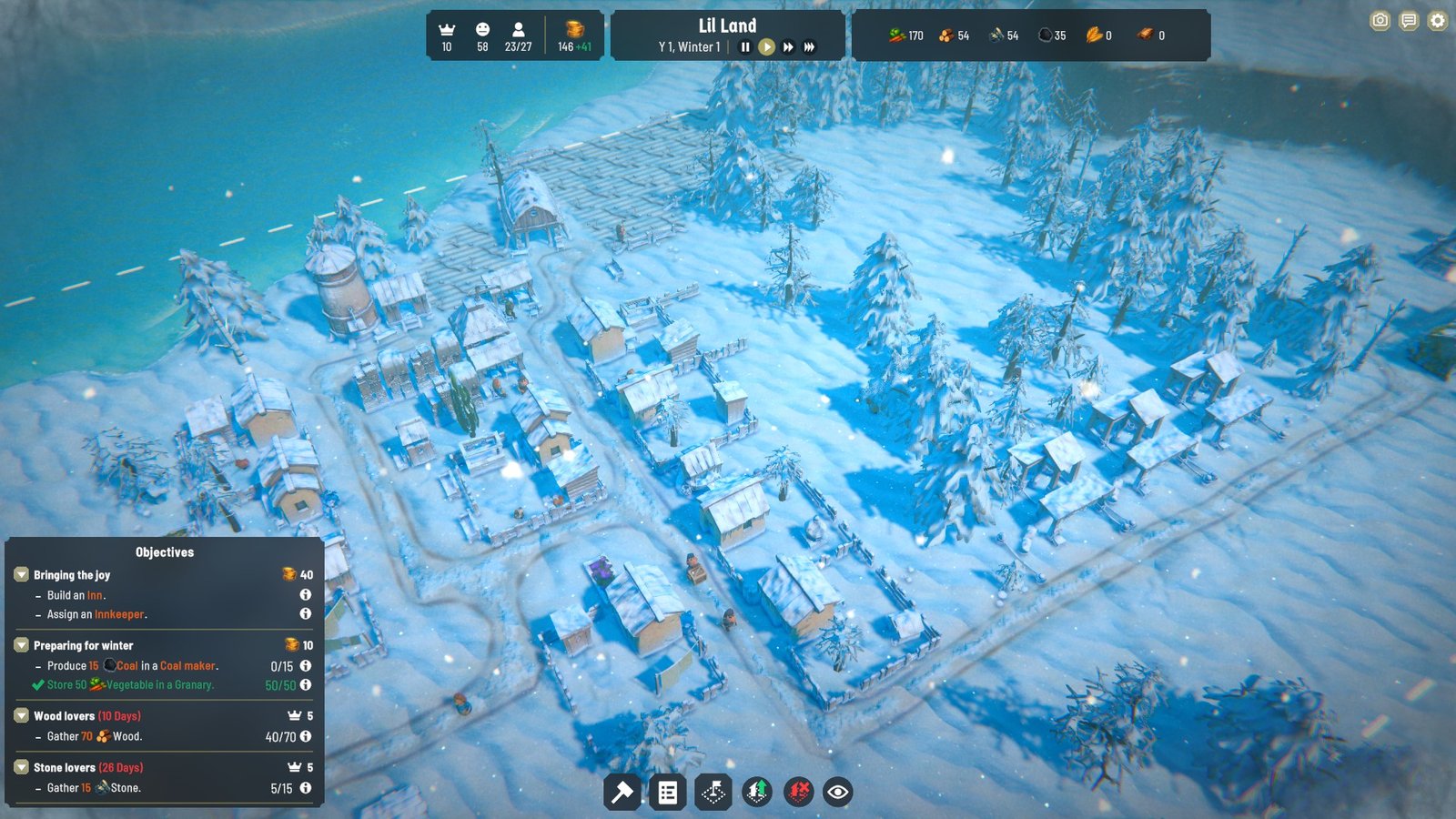Show info for Build an Inn
The height and width of the screenshot is (819, 1456).
tap(306, 595)
